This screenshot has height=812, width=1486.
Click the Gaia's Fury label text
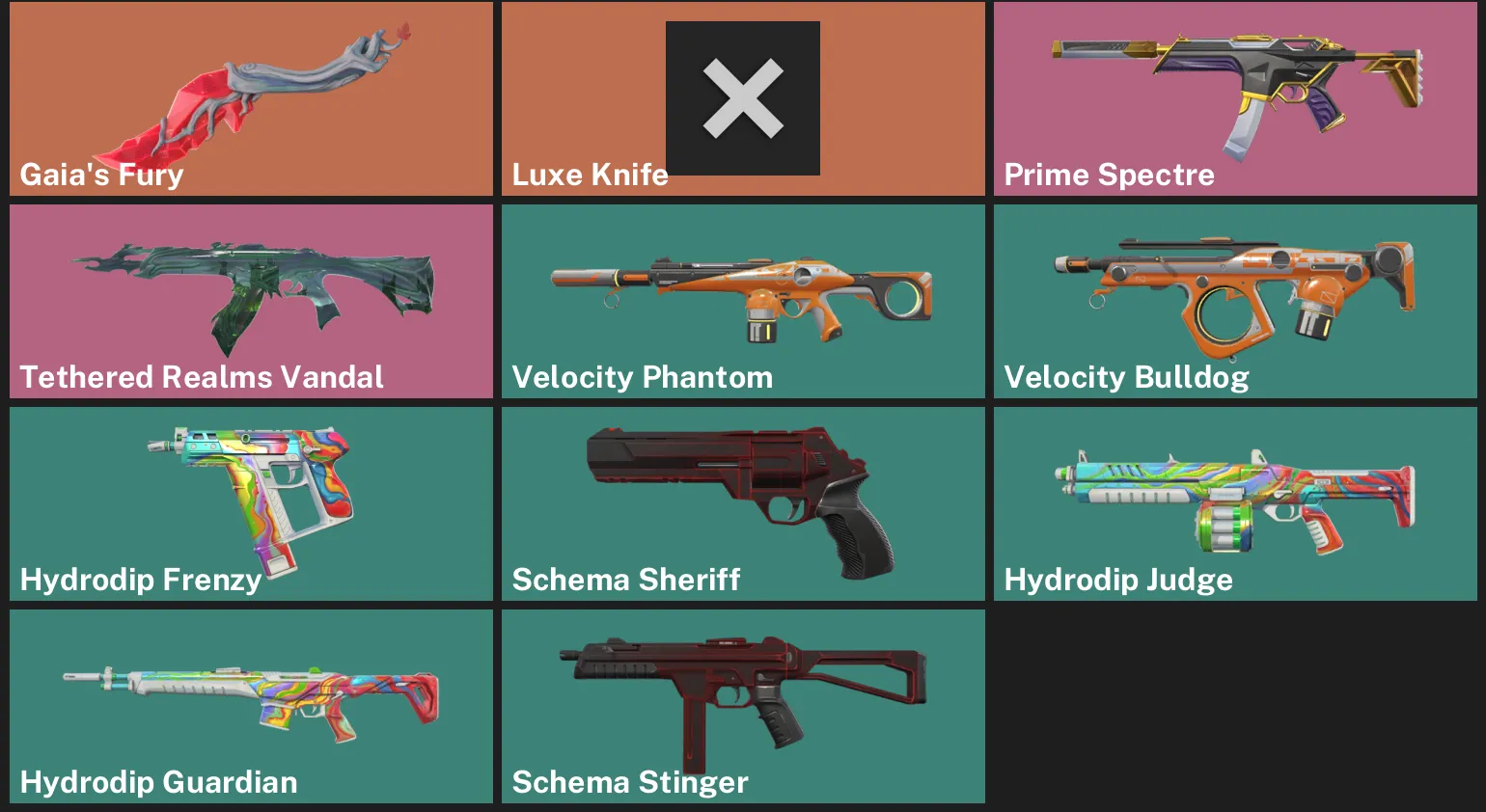click(100, 176)
